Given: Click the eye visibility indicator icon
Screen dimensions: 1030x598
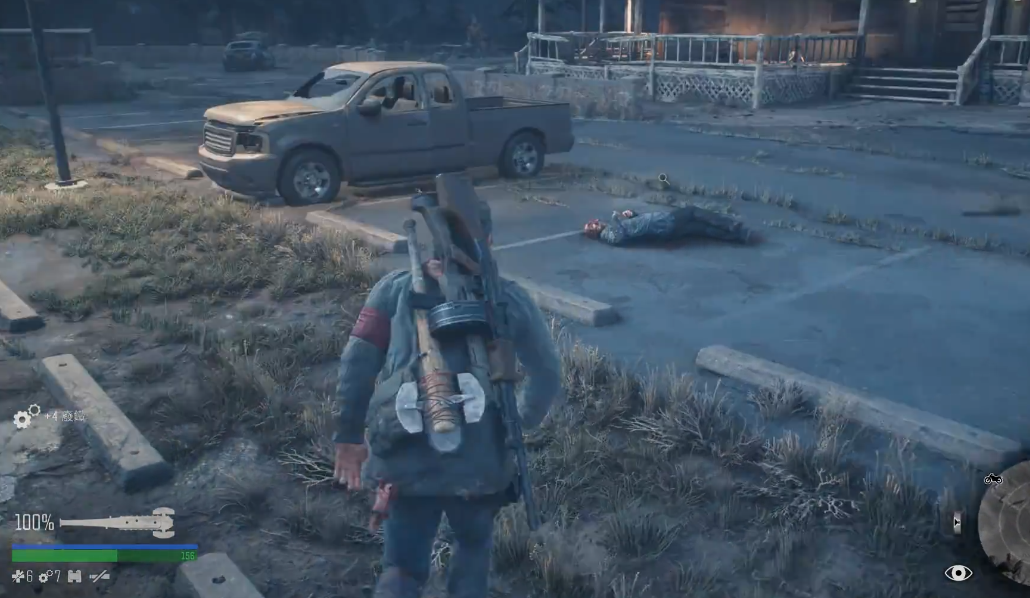Looking at the screenshot, I should point(958,573).
